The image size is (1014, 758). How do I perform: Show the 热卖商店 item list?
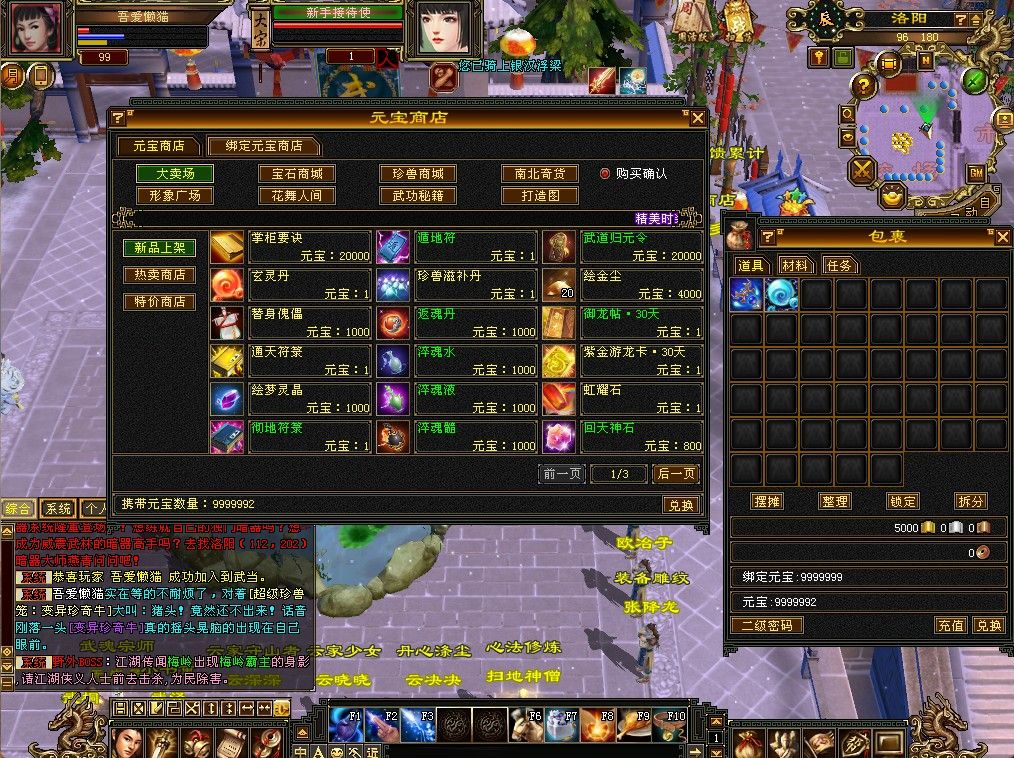[159, 275]
